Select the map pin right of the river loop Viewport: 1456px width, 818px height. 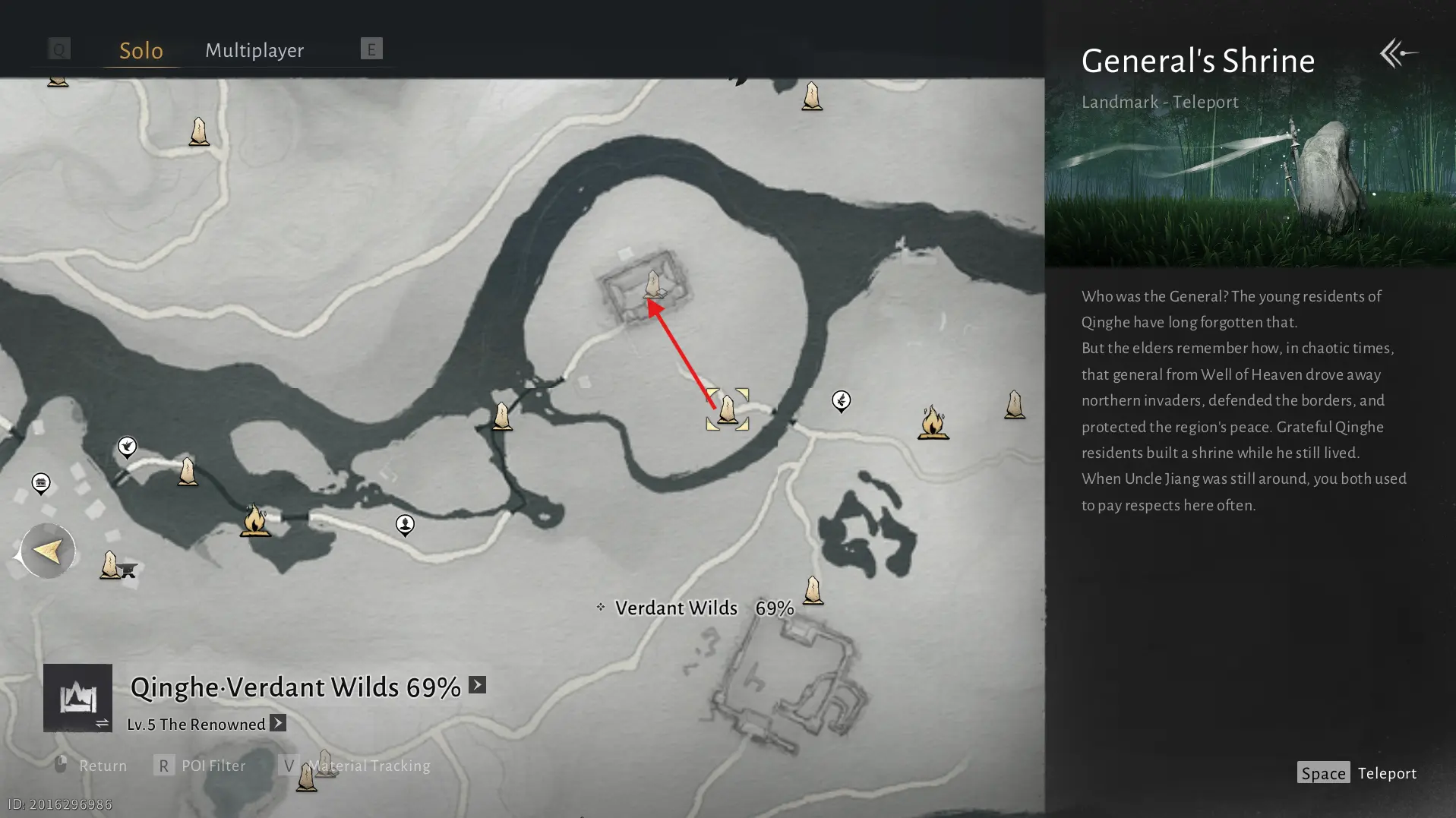pyautogui.click(x=841, y=400)
